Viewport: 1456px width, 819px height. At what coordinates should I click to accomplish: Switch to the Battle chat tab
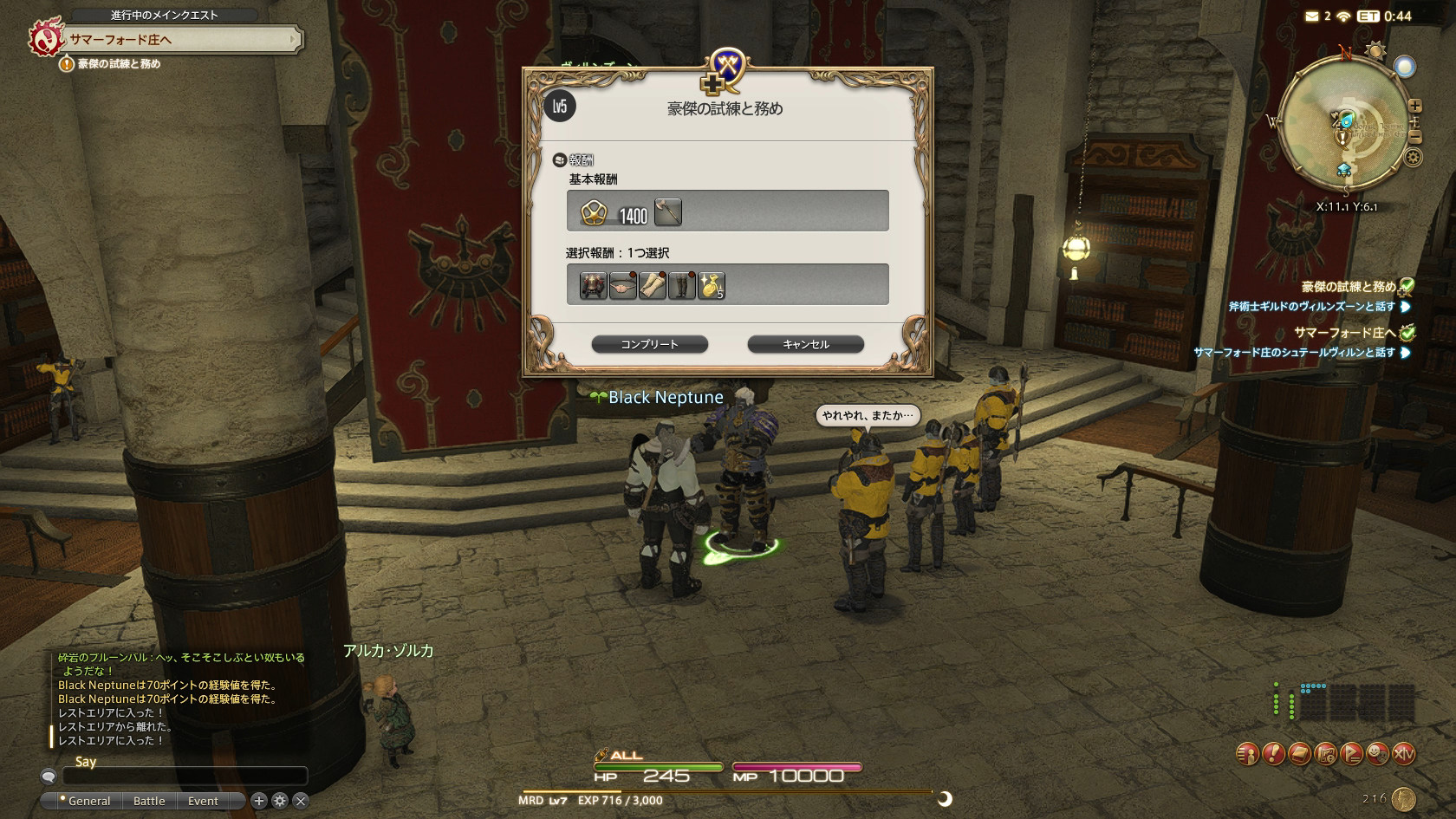(149, 801)
